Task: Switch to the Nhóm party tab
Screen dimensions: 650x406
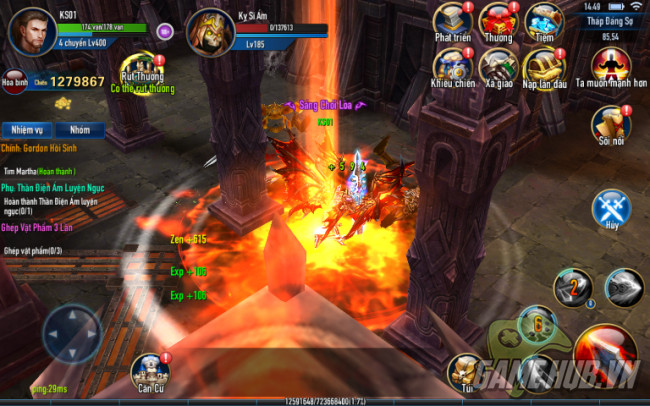Action: 80,130
